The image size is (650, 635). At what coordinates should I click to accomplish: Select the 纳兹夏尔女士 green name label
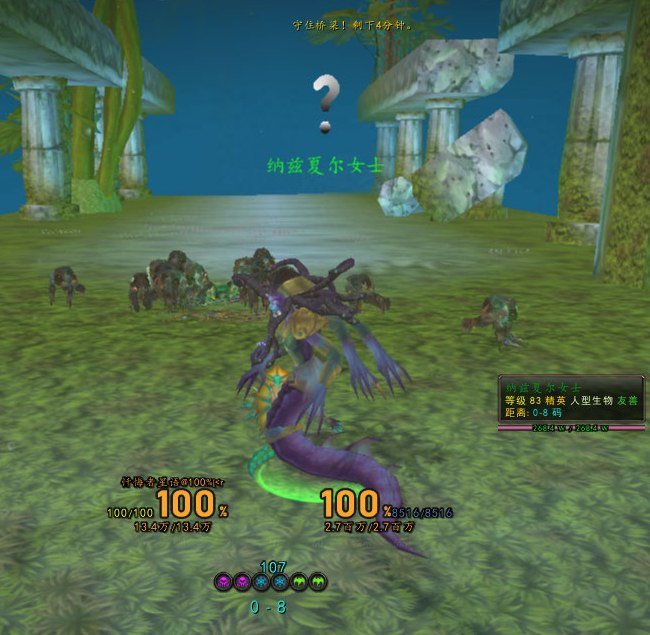(x=322, y=165)
